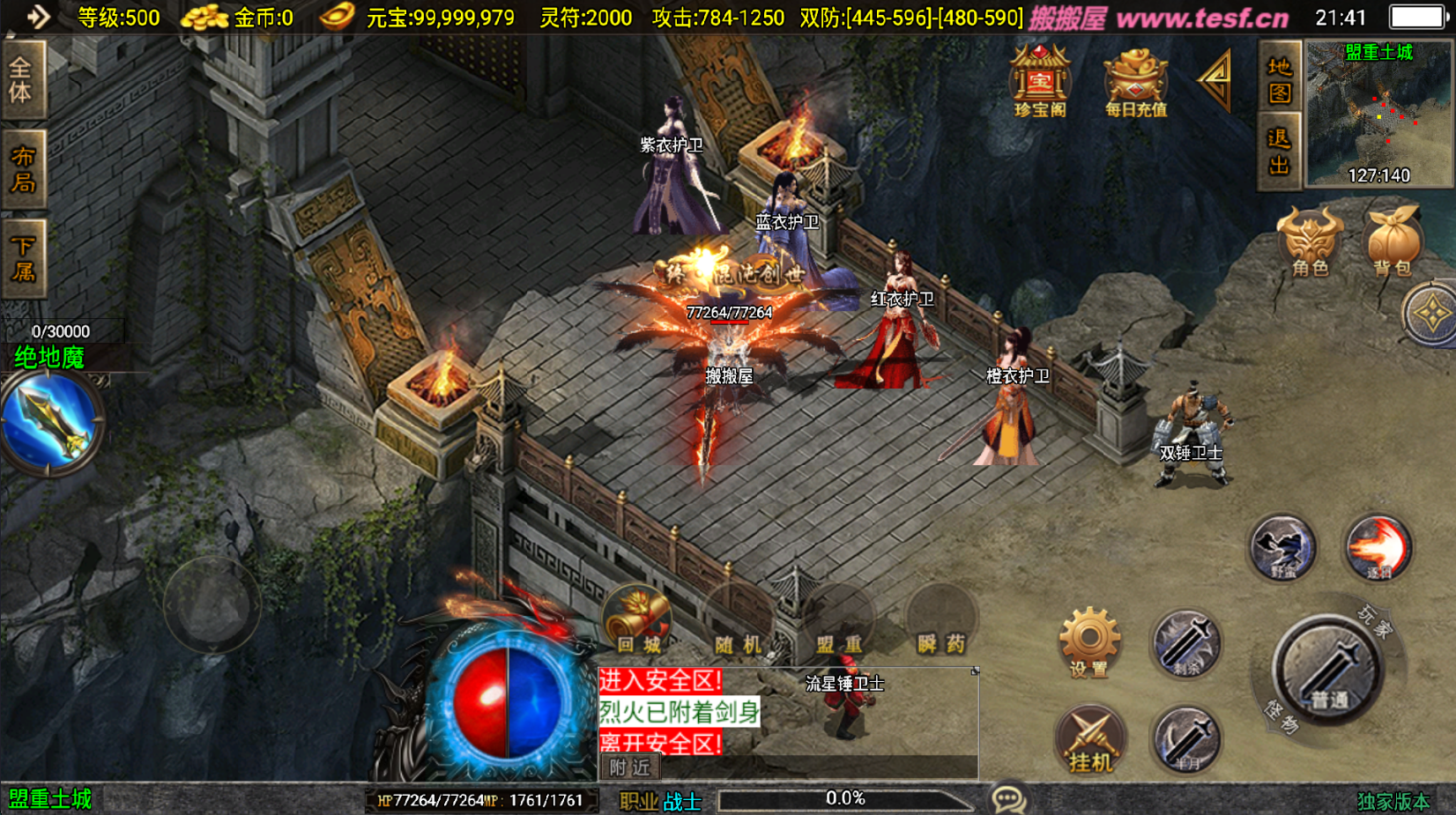1456x815 pixels.
Task: Open the 角色 character sheet
Action: coord(1310,241)
